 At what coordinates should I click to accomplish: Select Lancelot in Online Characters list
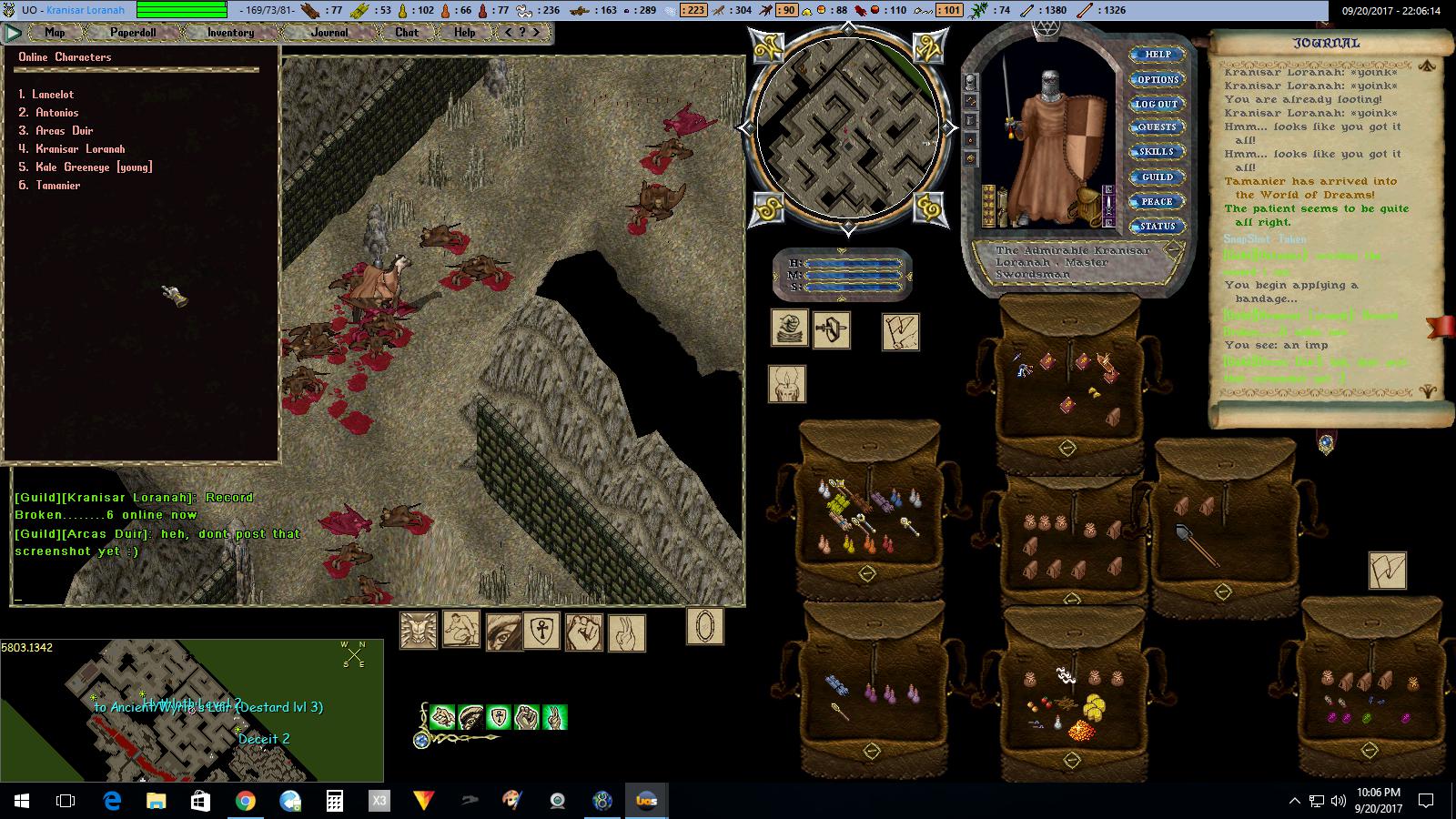click(x=53, y=95)
